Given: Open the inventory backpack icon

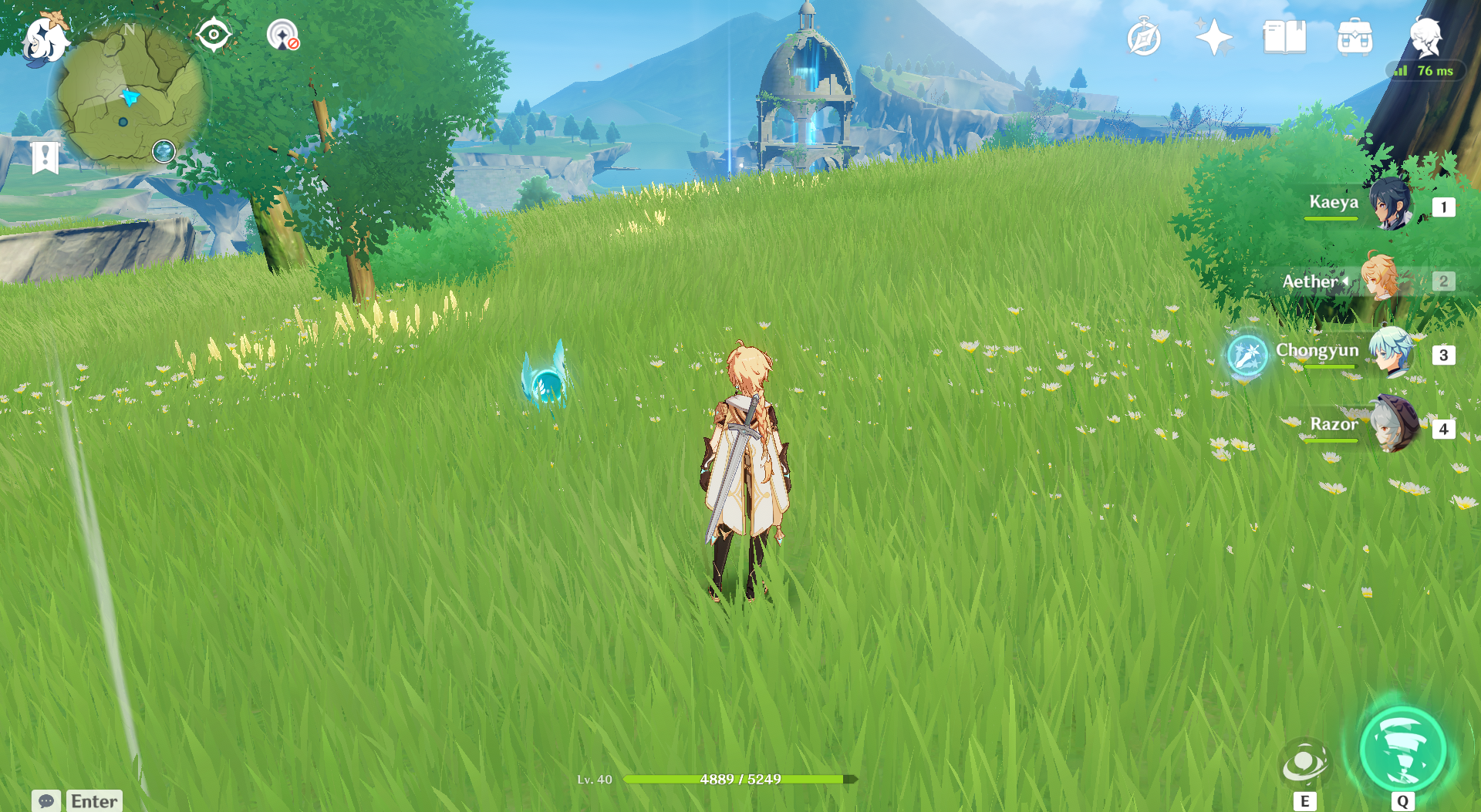Looking at the screenshot, I should [x=1354, y=37].
